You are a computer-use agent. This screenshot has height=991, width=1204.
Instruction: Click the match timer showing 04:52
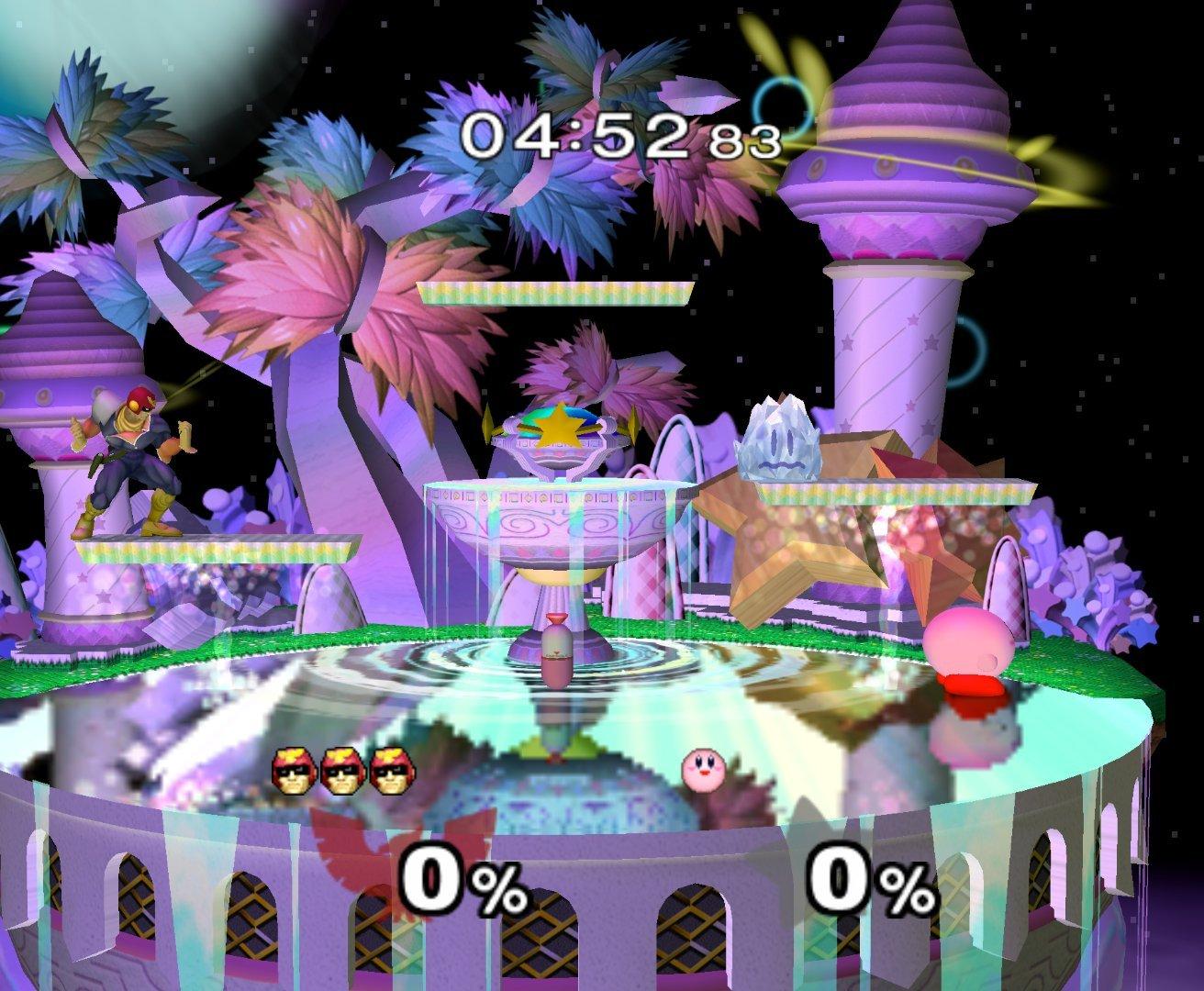tap(578, 136)
